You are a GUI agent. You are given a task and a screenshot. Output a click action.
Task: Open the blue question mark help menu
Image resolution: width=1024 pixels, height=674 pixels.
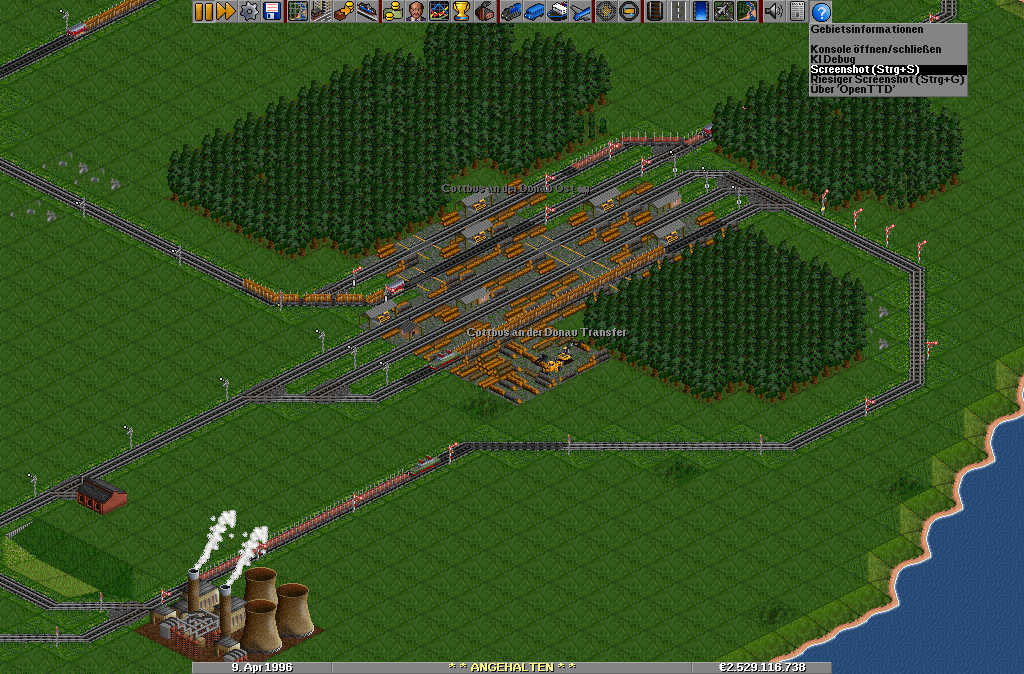click(821, 12)
